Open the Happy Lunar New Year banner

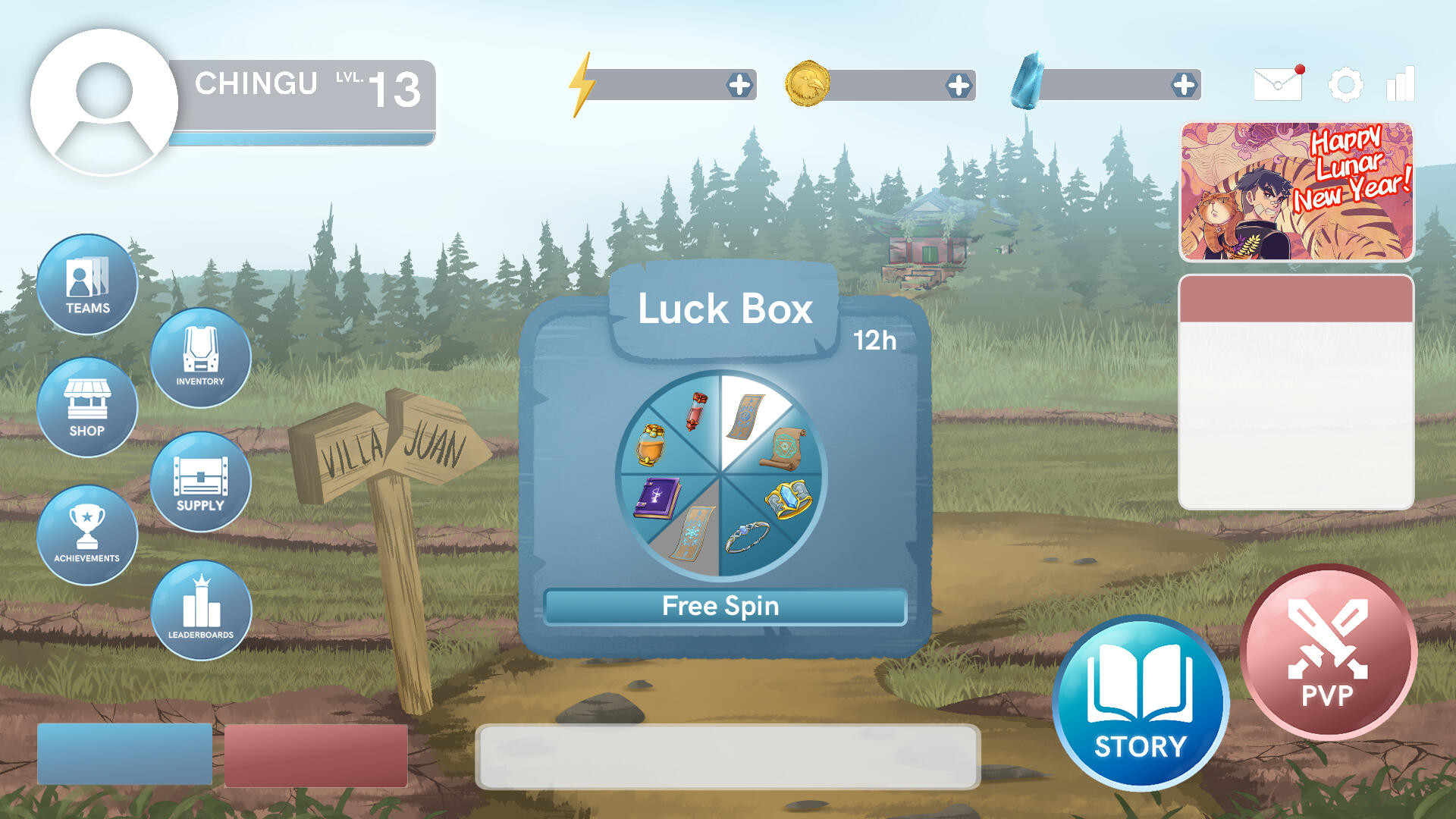(1296, 192)
